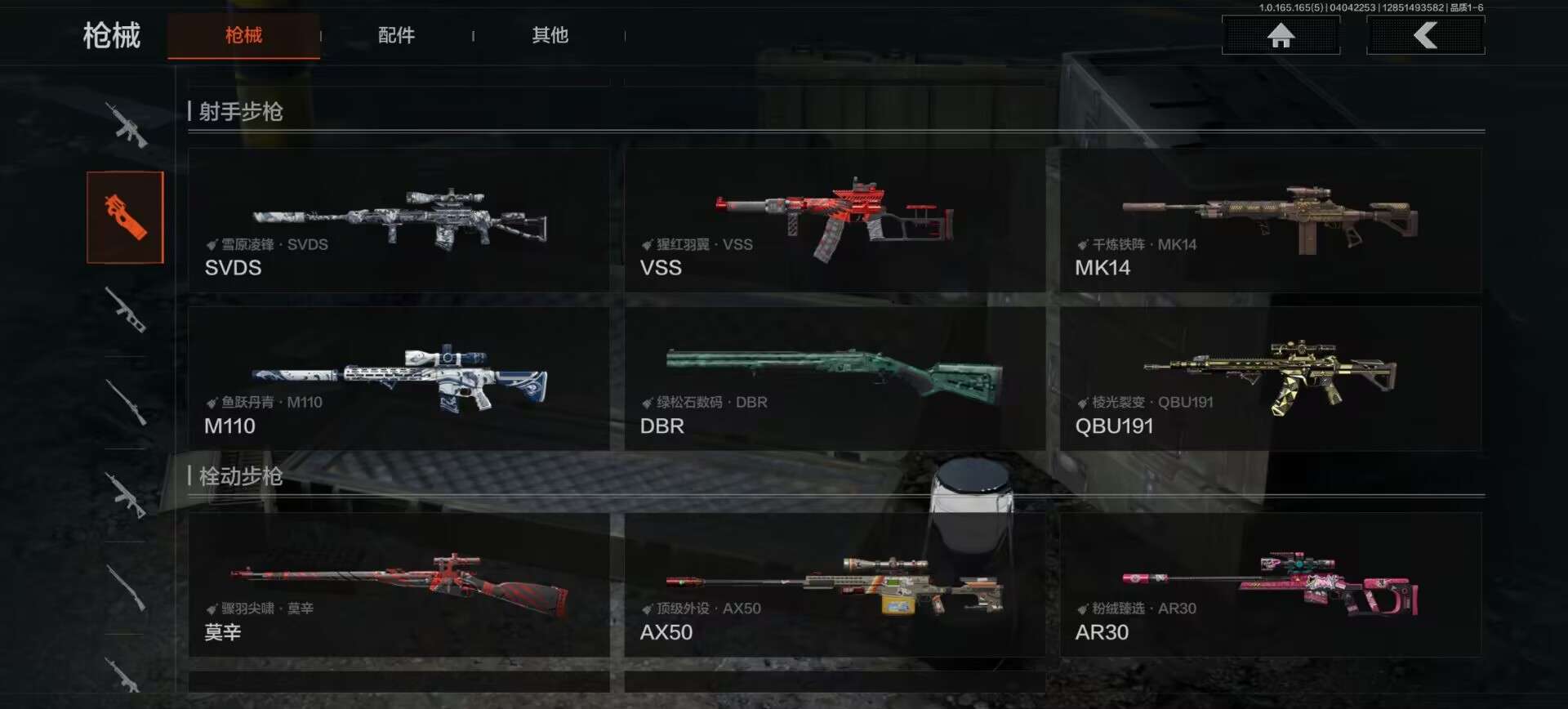
Task: Select the 其他 tab
Action: pyautogui.click(x=550, y=35)
